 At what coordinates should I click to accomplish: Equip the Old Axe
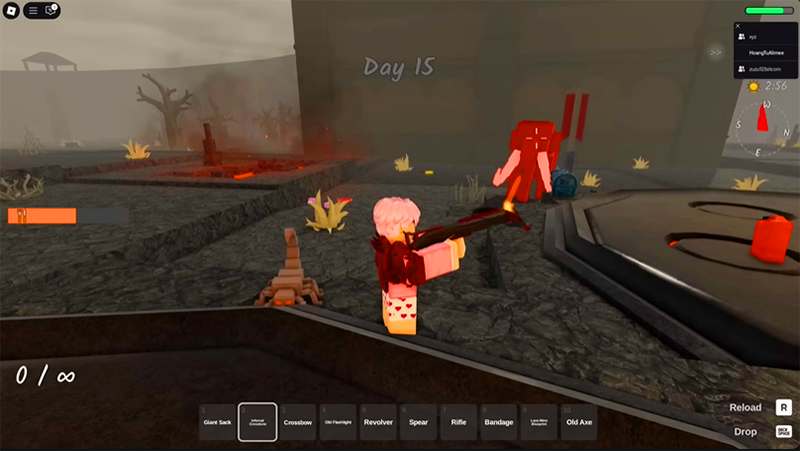[x=579, y=422]
